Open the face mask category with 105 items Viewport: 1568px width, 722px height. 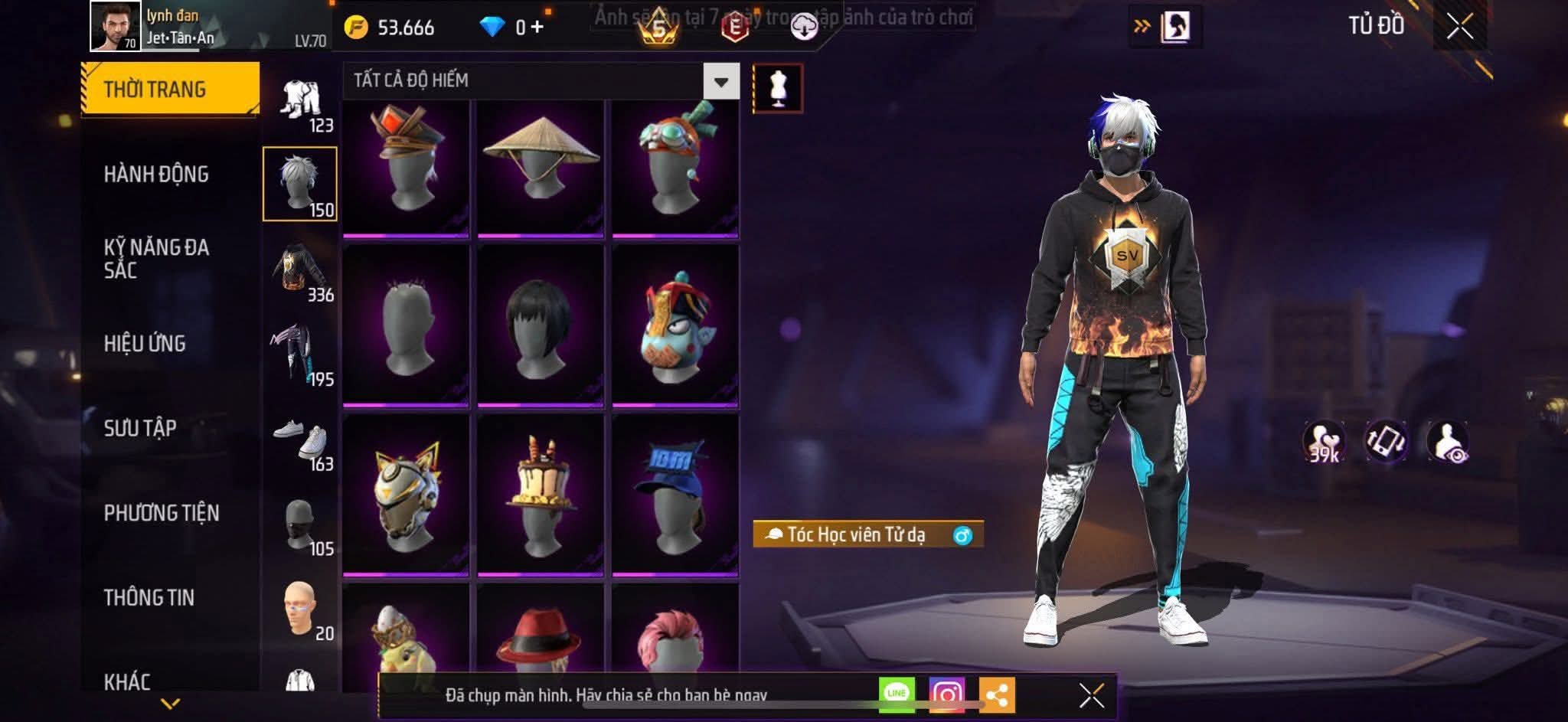301,528
